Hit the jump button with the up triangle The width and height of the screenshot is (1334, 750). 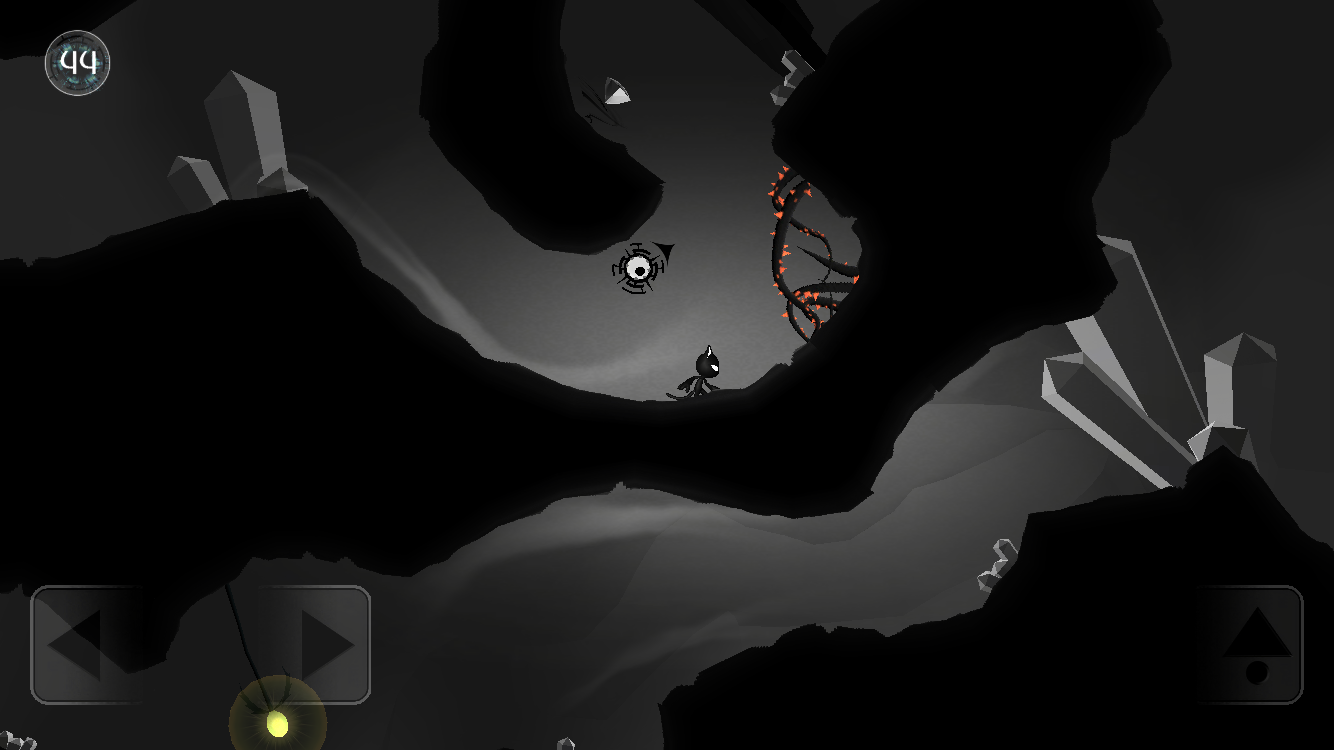pos(1252,644)
